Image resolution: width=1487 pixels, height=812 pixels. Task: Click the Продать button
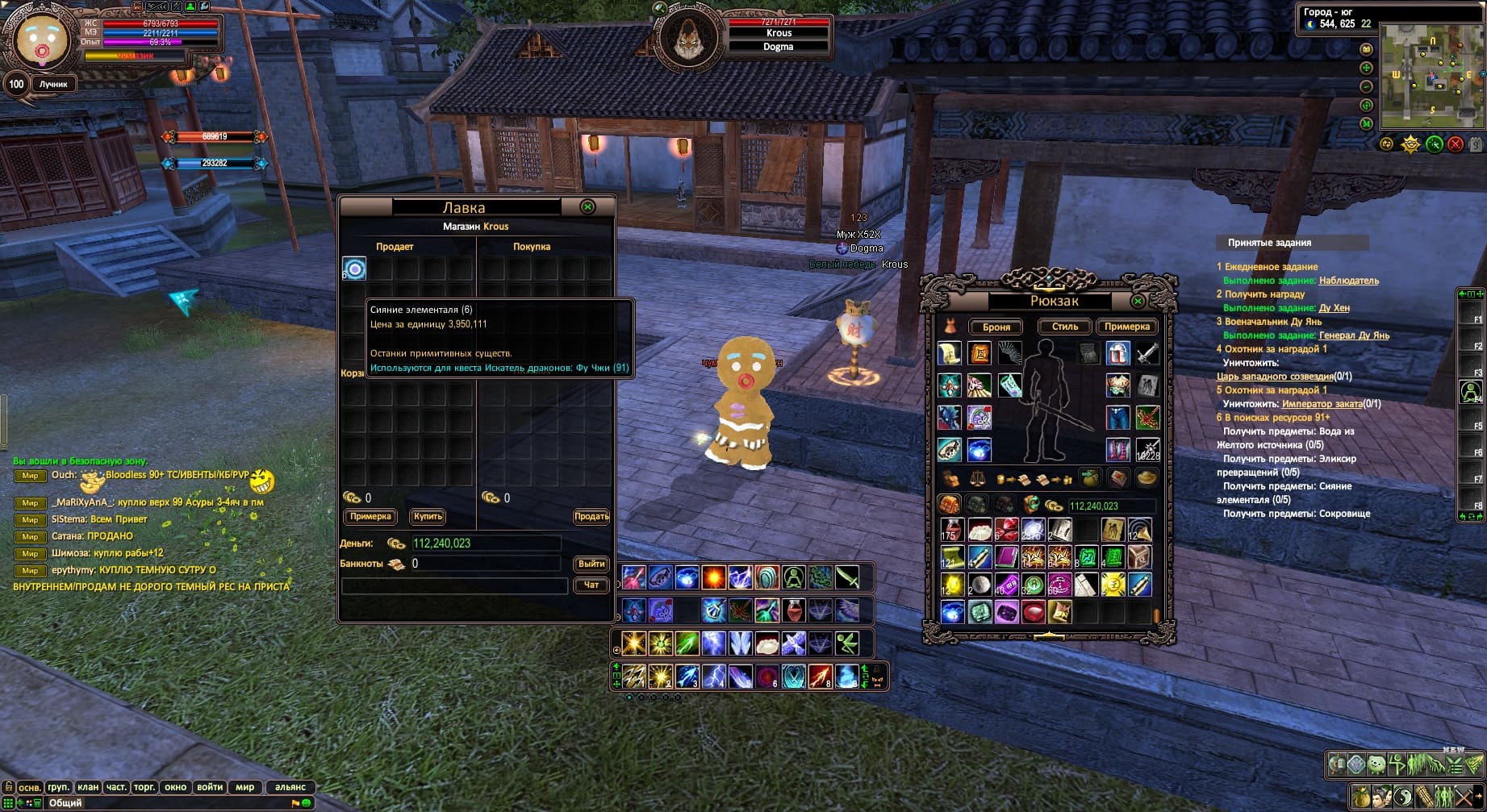click(x=591, y=517)
